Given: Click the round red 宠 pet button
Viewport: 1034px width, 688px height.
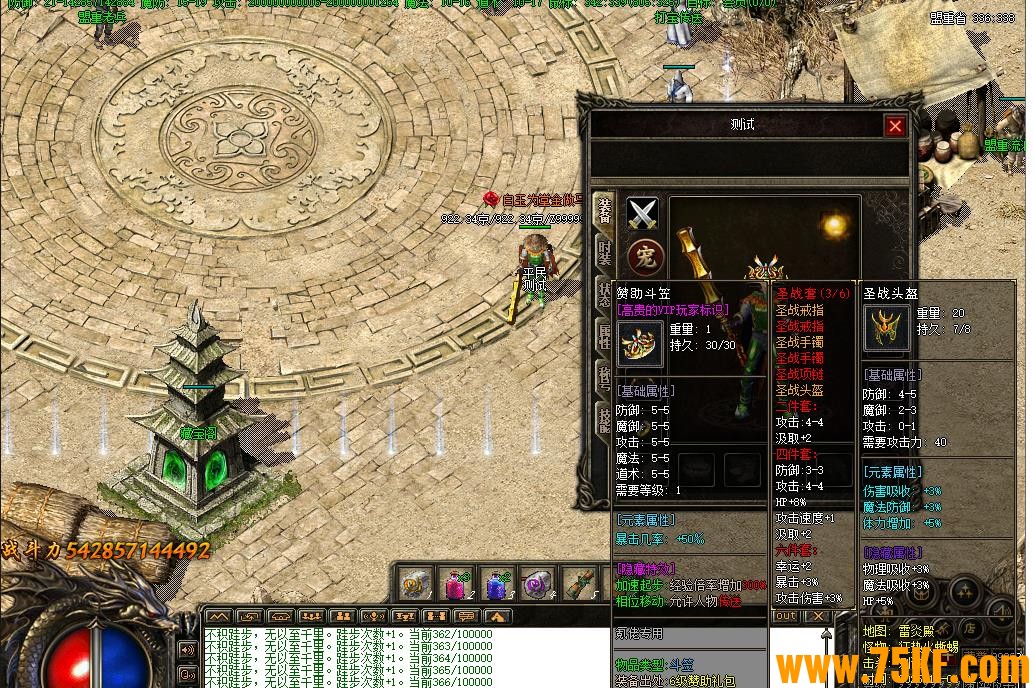Looking at the screenshot, I should 642,255.
